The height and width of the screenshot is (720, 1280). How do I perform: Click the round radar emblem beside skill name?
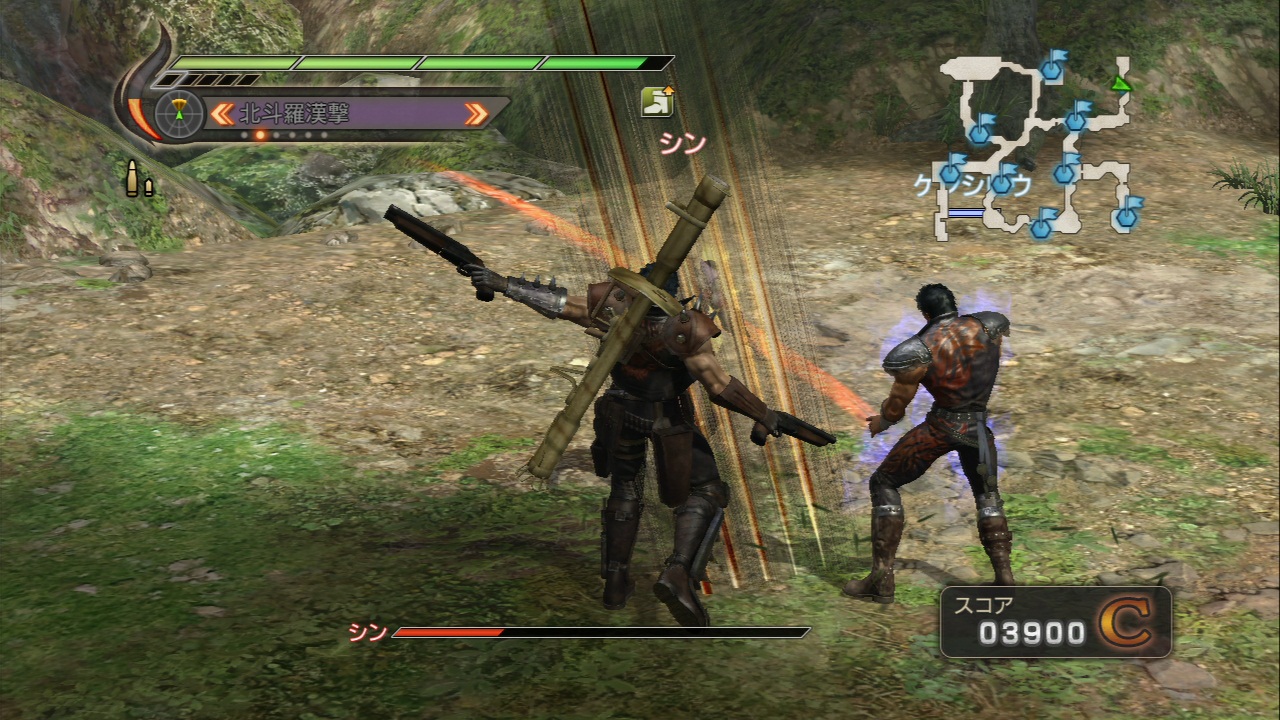click(180, 112)
